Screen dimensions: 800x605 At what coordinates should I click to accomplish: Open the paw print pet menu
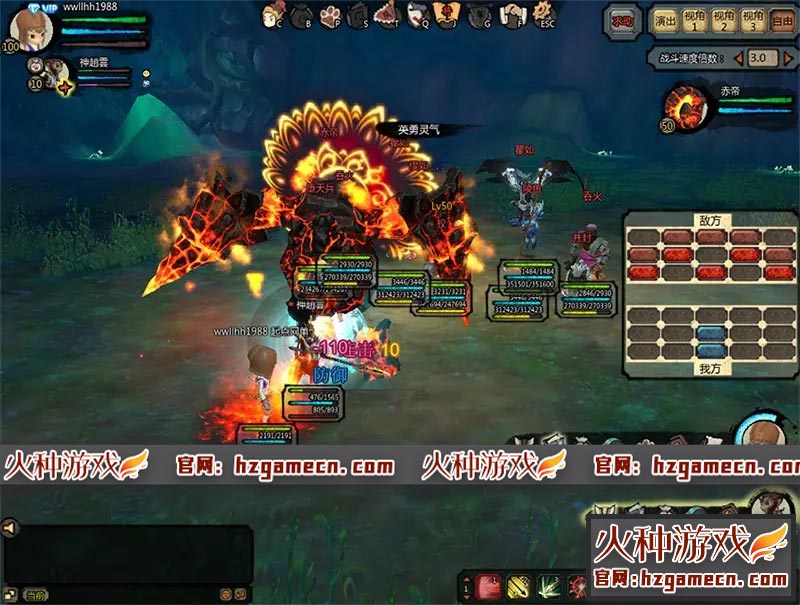tap(330, 15)
